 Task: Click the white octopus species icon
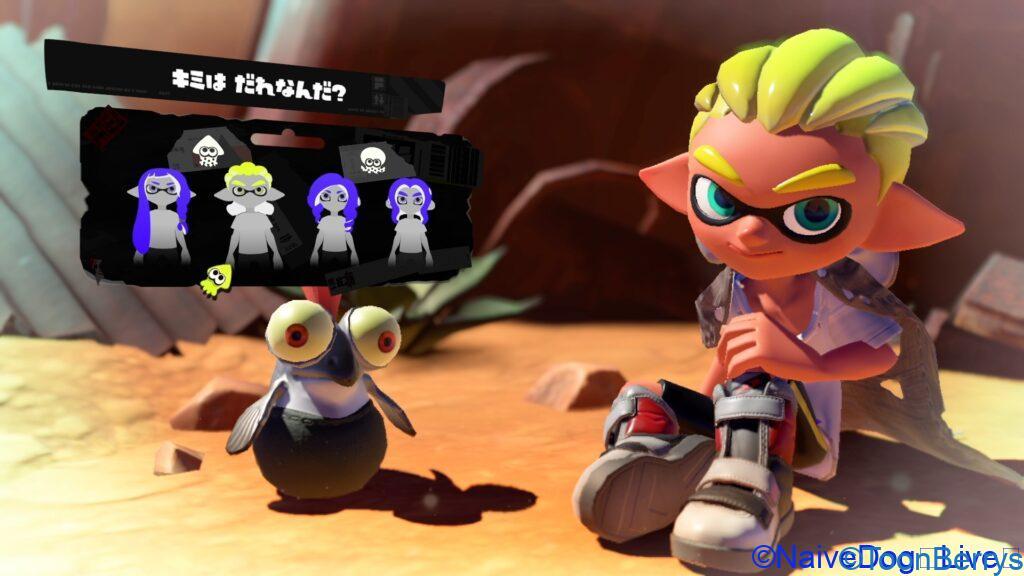point(372,159)
